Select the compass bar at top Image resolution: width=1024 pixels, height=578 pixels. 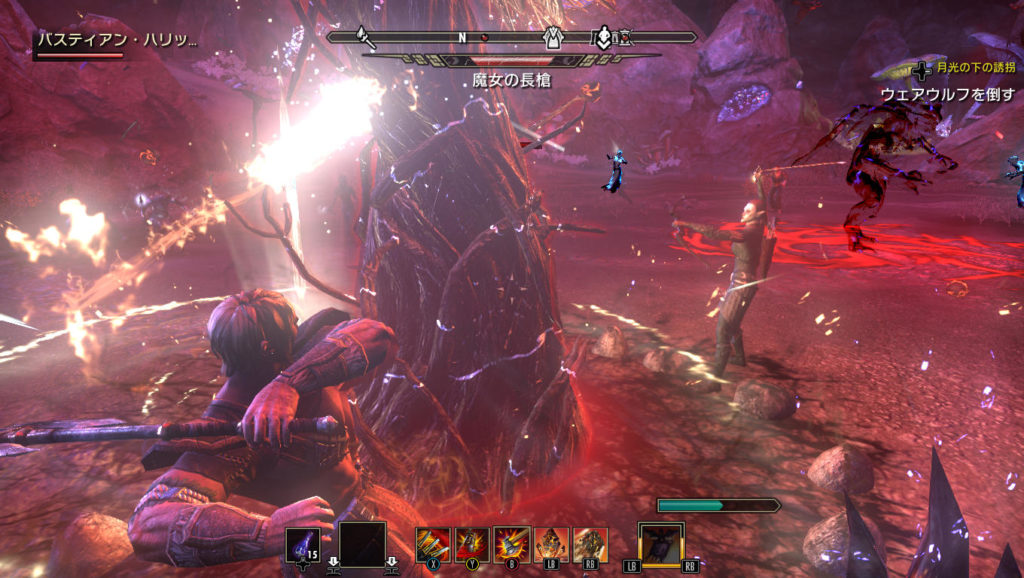pos(511,38)
